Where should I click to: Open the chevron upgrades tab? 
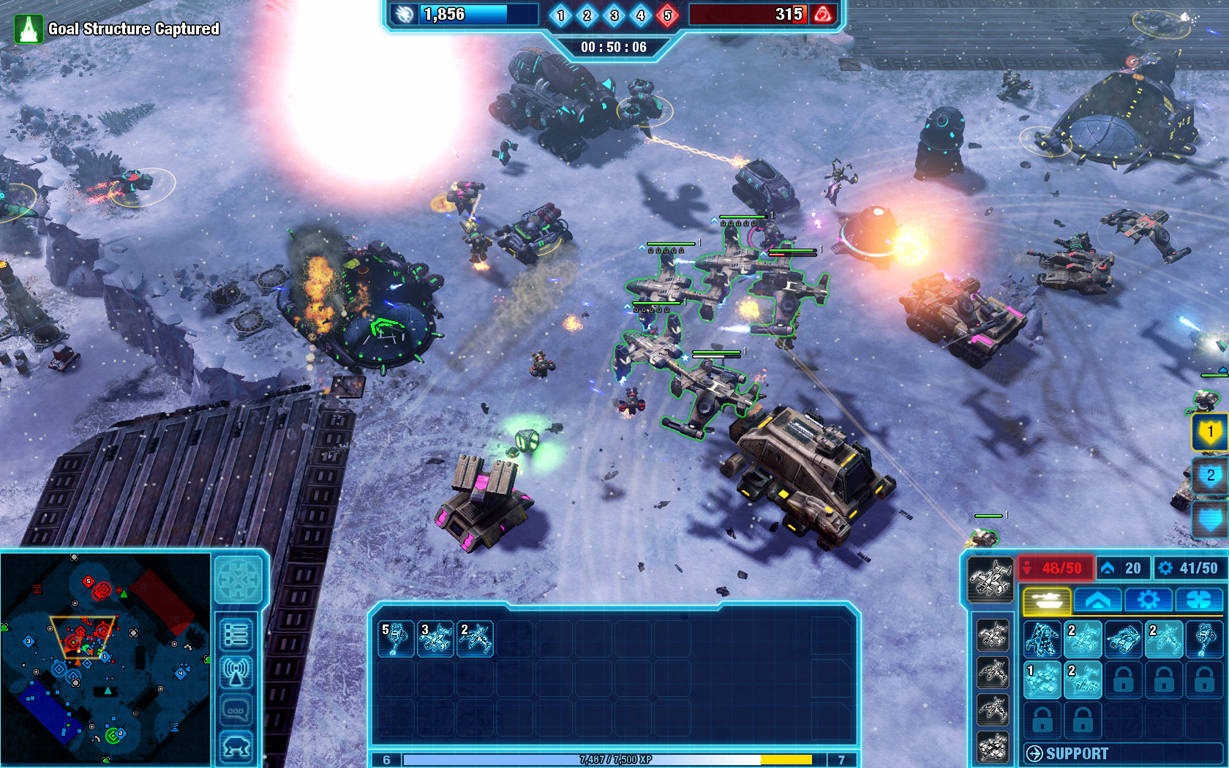[x=1097, y=600]
